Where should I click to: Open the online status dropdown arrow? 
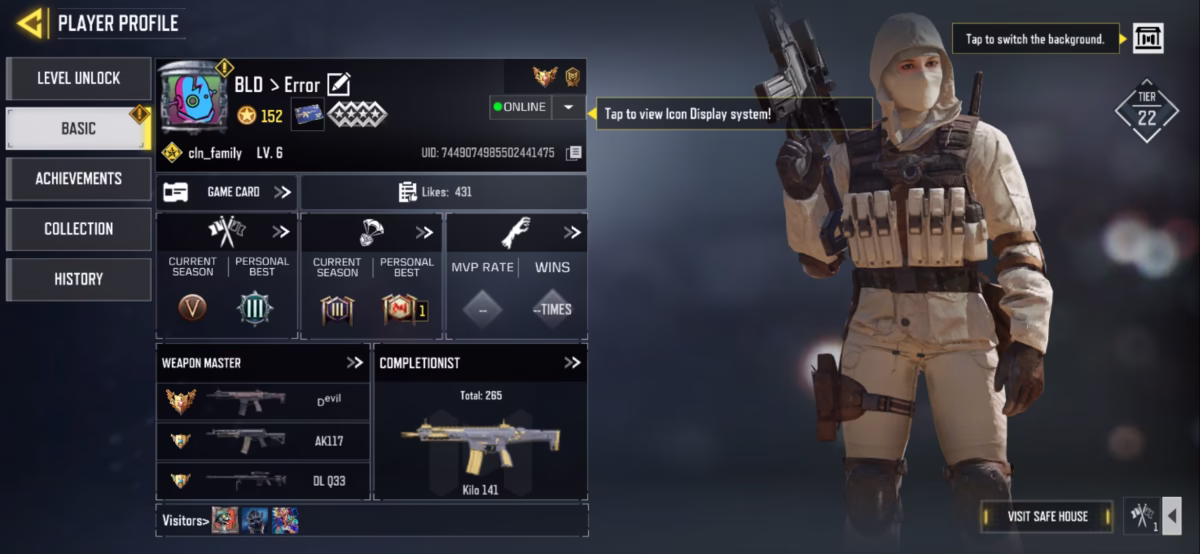568,107
